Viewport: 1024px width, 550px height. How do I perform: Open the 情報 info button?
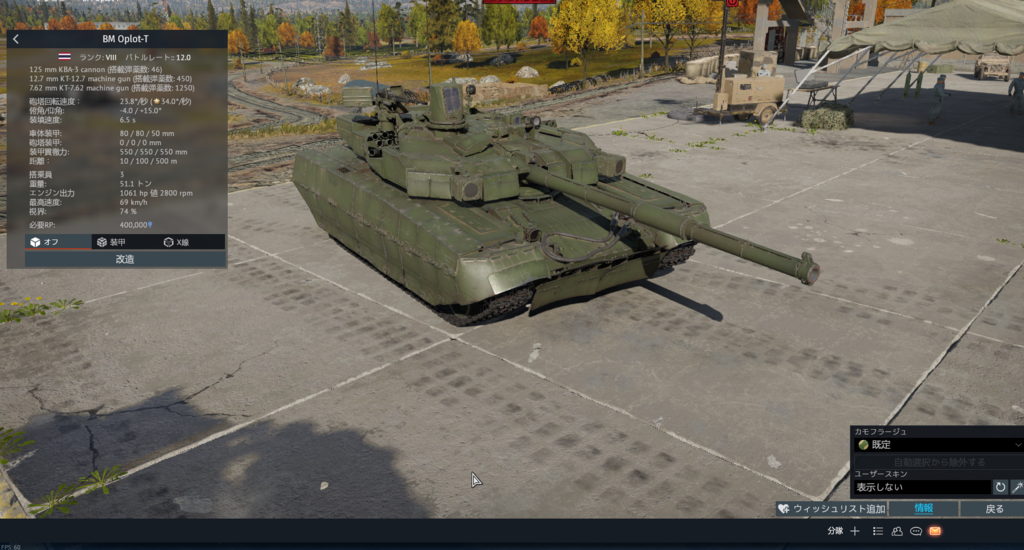coord(923,509)
